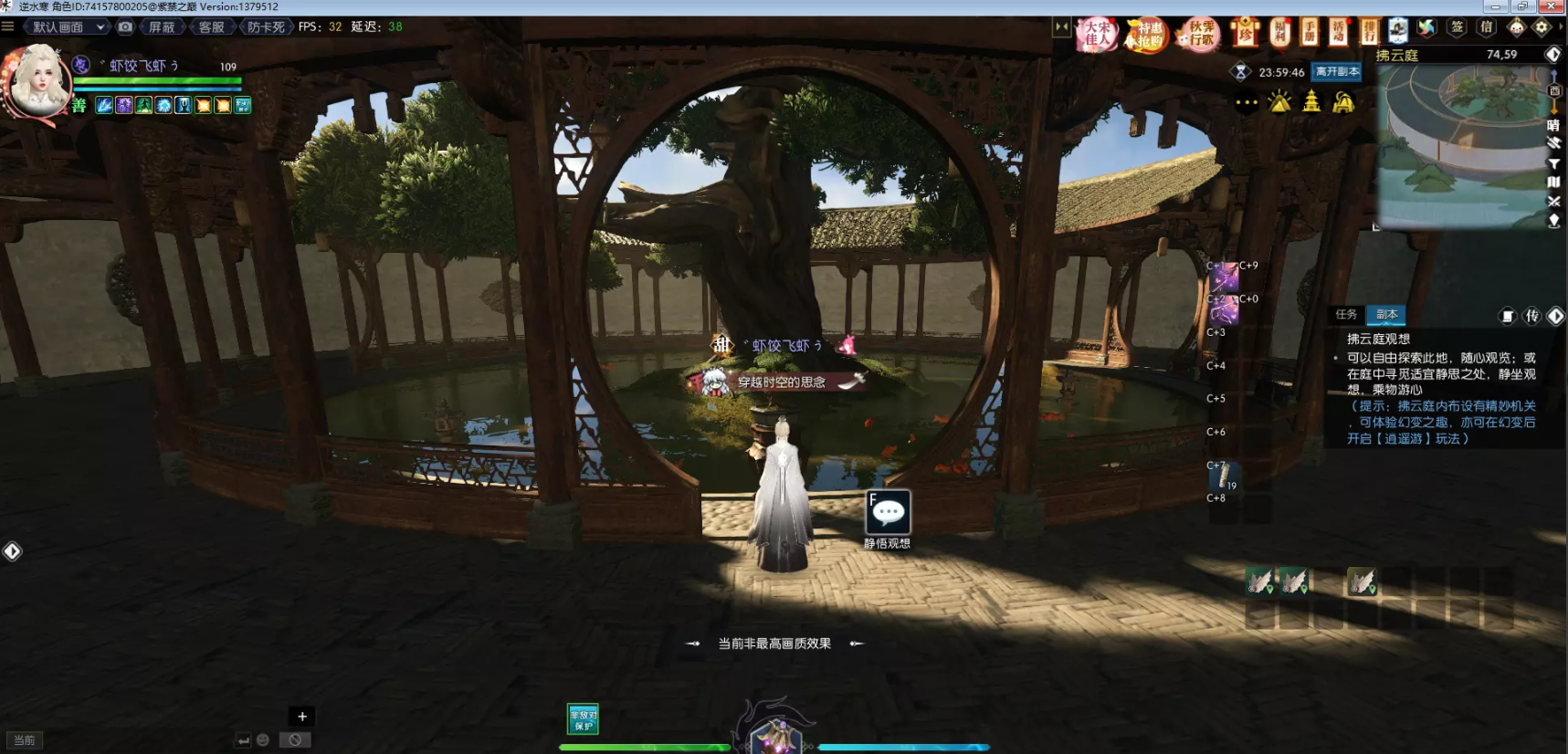Click the camera screenshot icon
This screenshot has height=754, width=1568.
(126, 27)
